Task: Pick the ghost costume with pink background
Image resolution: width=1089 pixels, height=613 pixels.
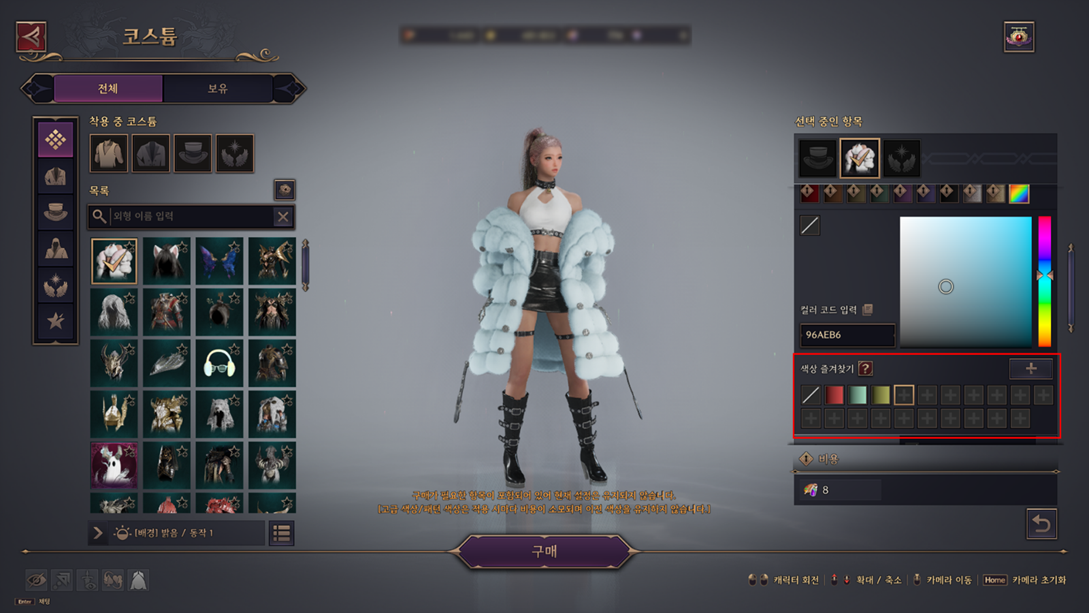Action: 114,466
